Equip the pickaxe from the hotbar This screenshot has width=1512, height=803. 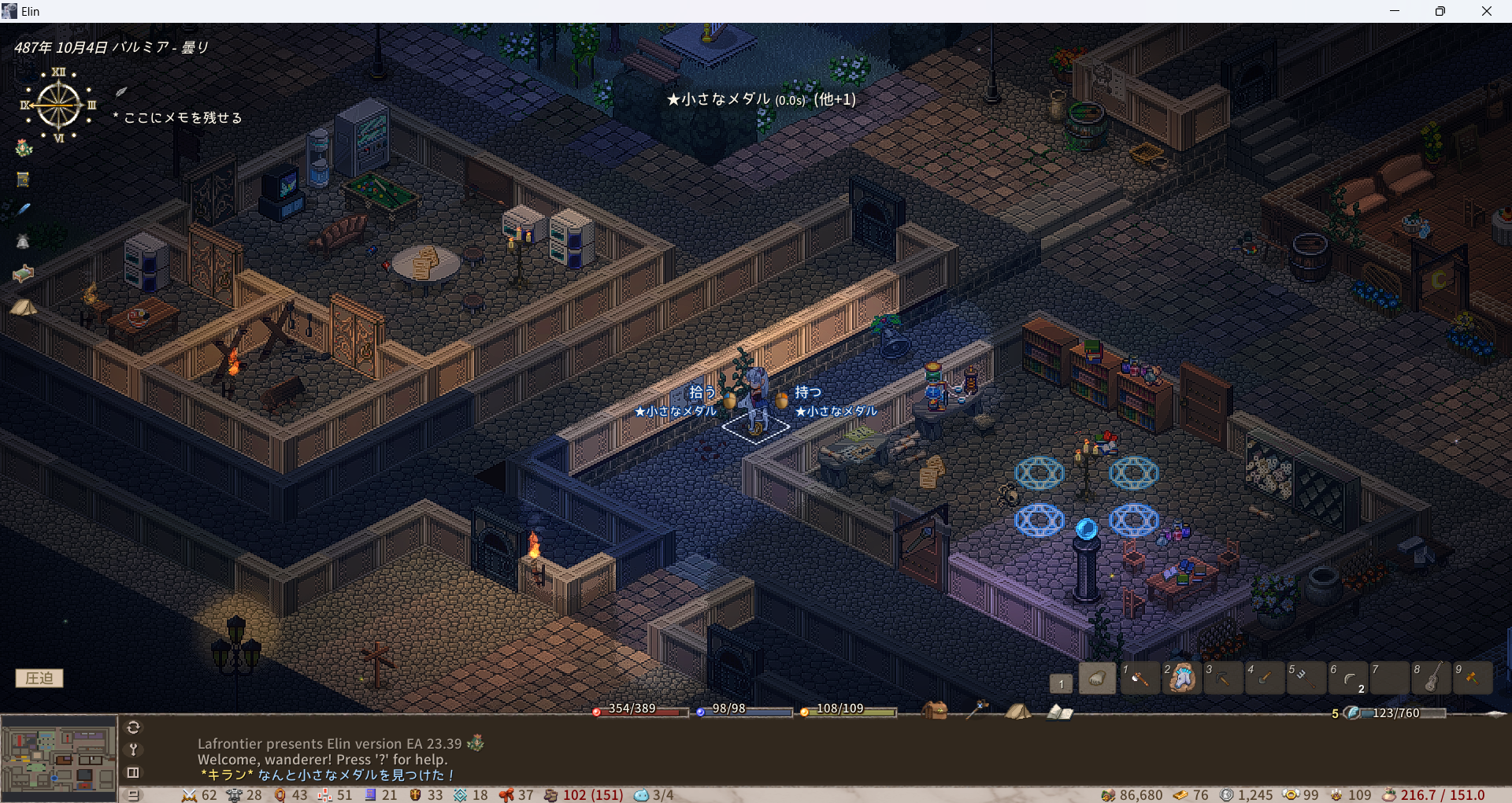pos(1223,678)
